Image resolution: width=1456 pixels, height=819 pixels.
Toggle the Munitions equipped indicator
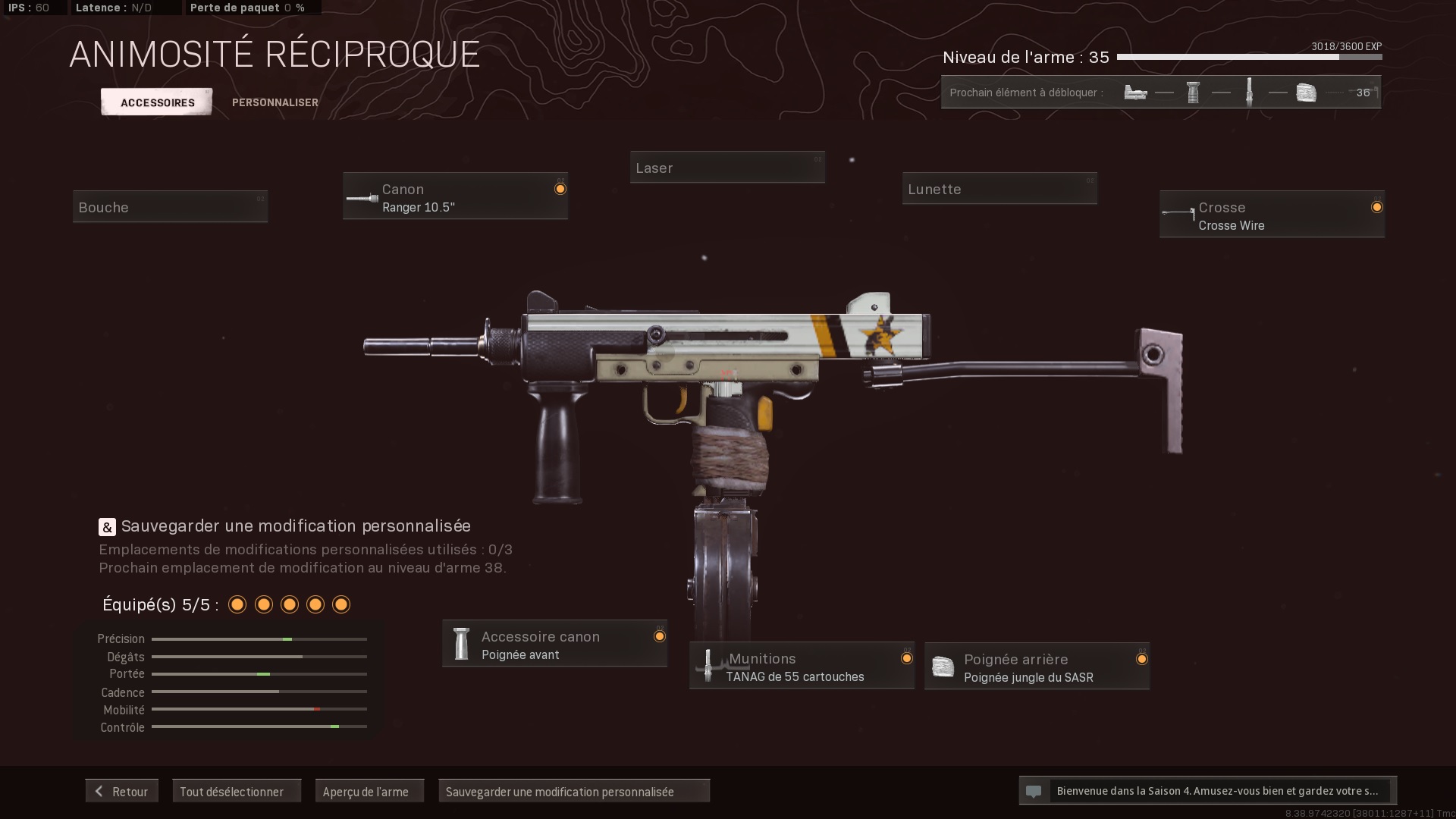coord(906,657)
